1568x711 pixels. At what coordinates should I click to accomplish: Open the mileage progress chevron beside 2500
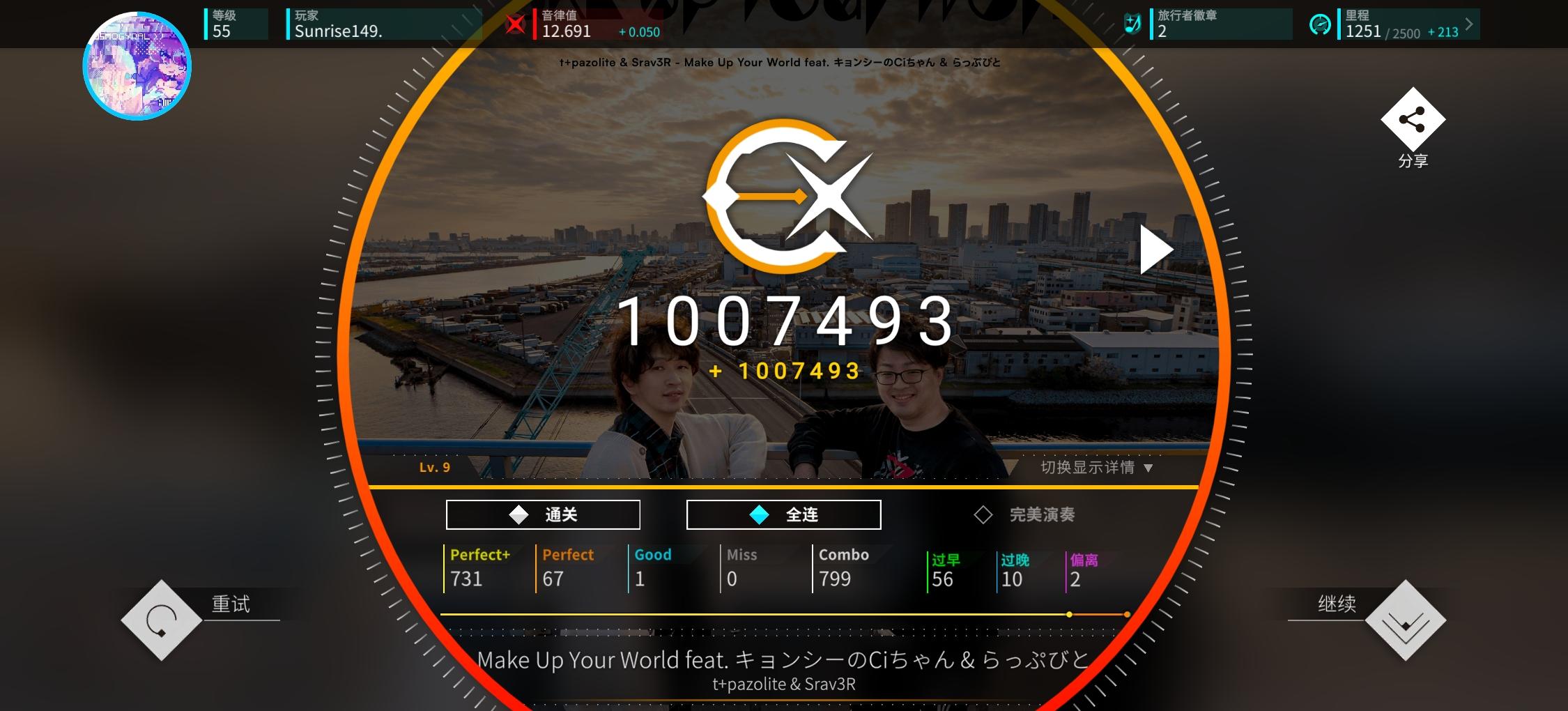1467,24
